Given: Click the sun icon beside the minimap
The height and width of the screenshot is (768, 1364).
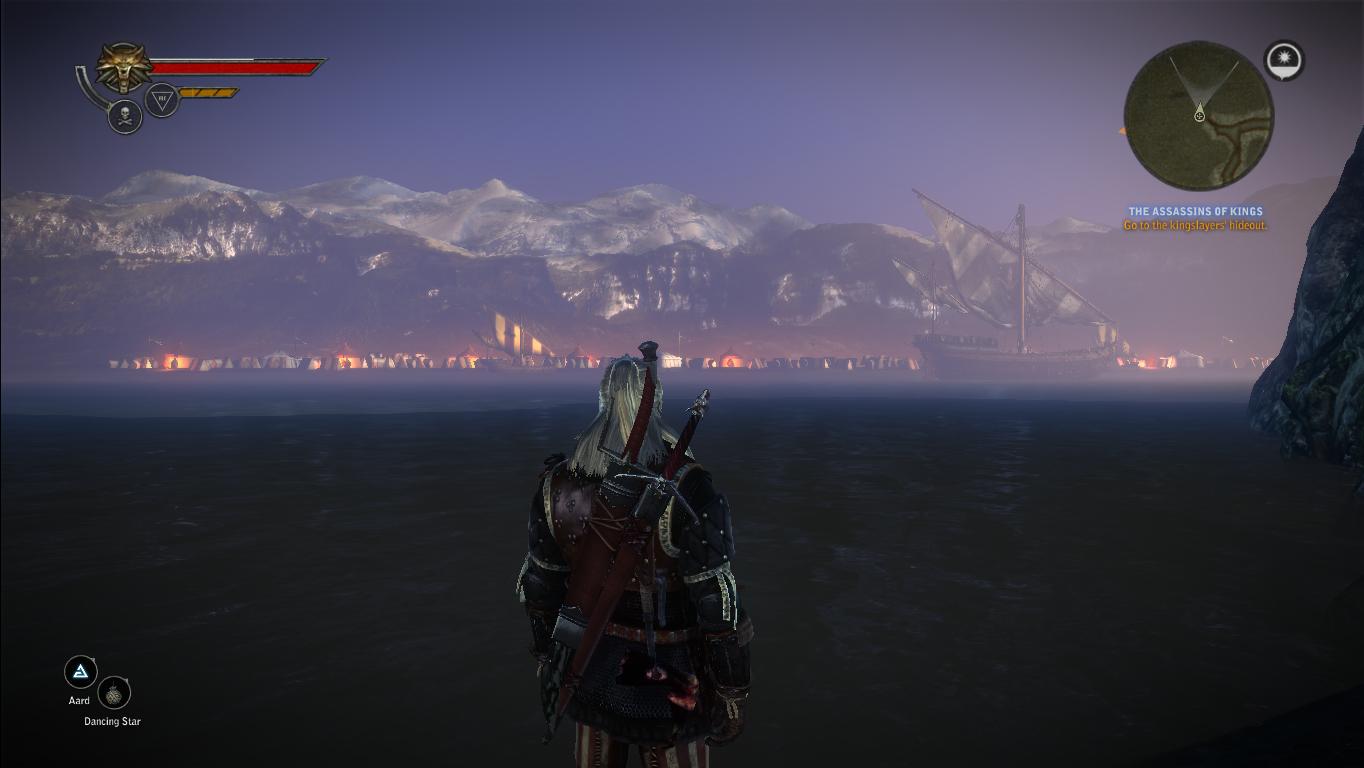Looking at the screenshot, I should [x=1283, y=60].
